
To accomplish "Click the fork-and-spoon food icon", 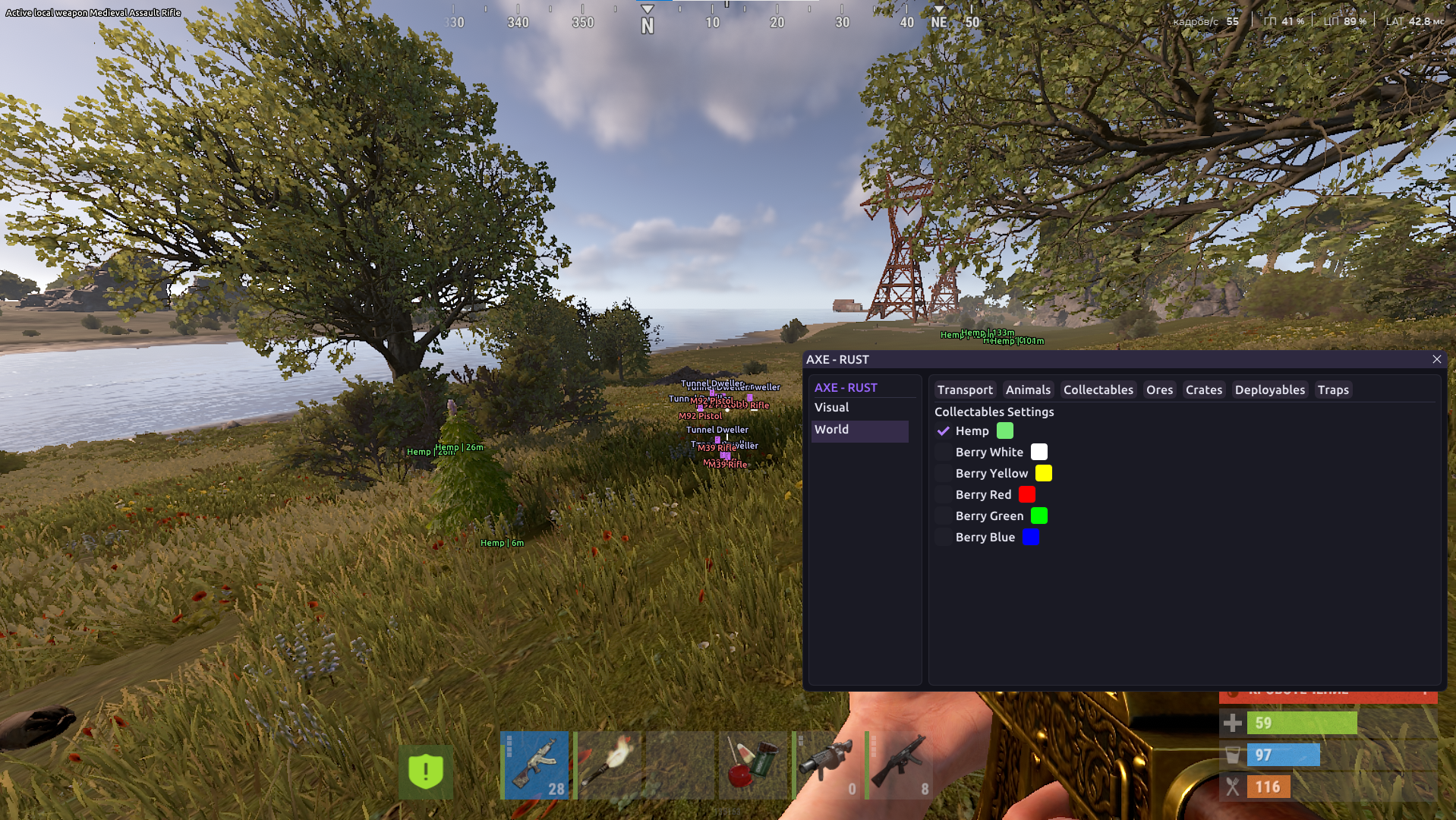I will point(1231,787).
